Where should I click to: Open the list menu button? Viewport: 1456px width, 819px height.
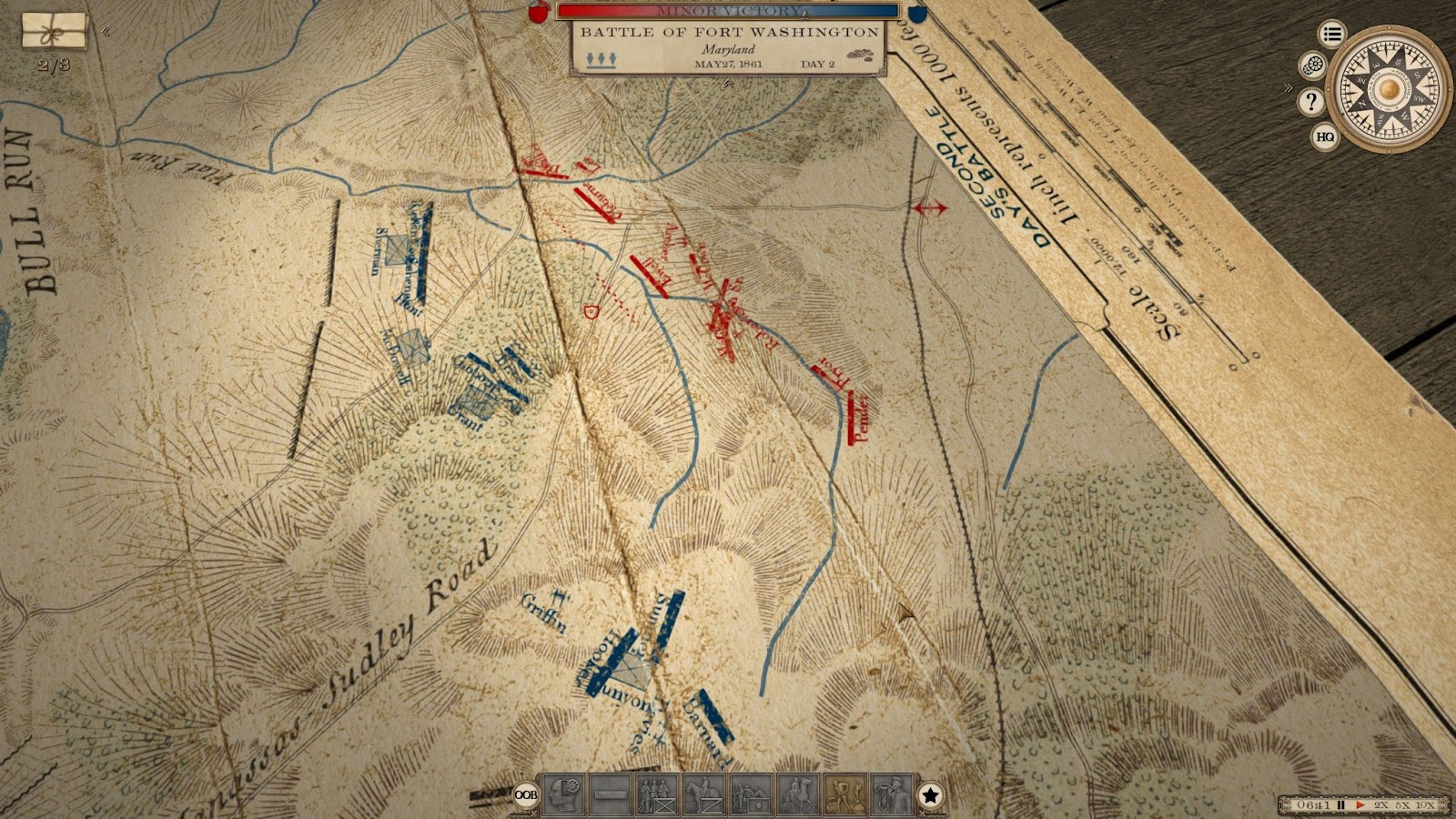click(x=1332, y=35)
